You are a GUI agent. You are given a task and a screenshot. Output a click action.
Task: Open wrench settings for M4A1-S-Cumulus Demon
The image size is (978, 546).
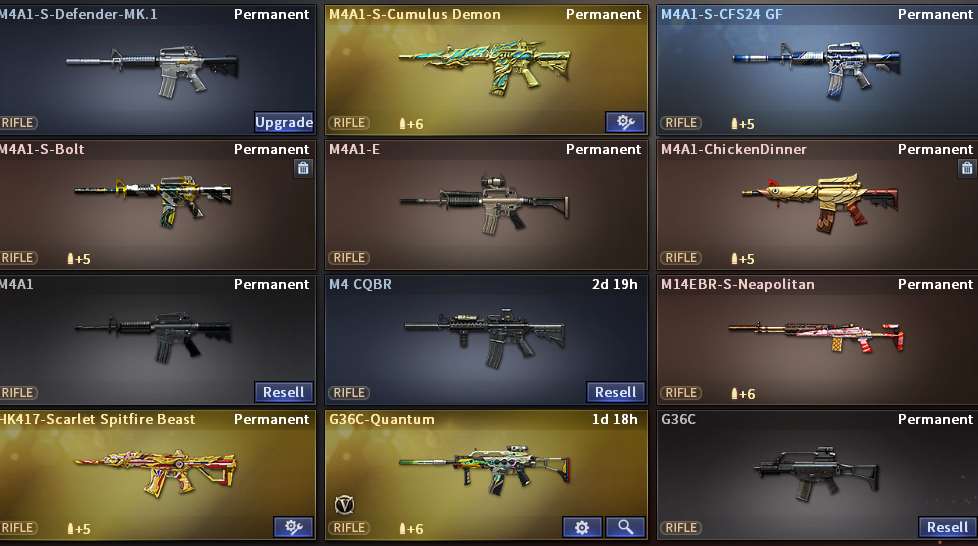[625, 122]
